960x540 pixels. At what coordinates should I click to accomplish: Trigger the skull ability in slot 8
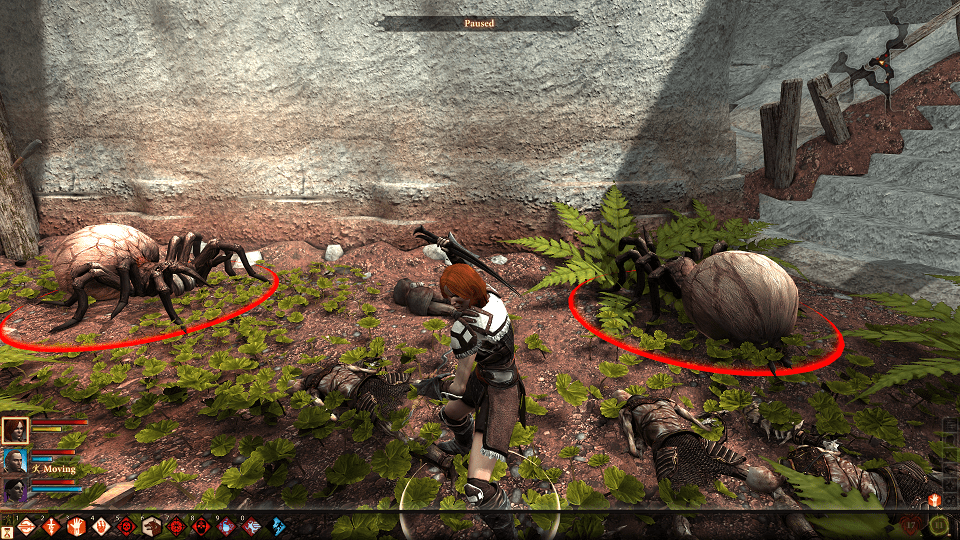(201, 526)
